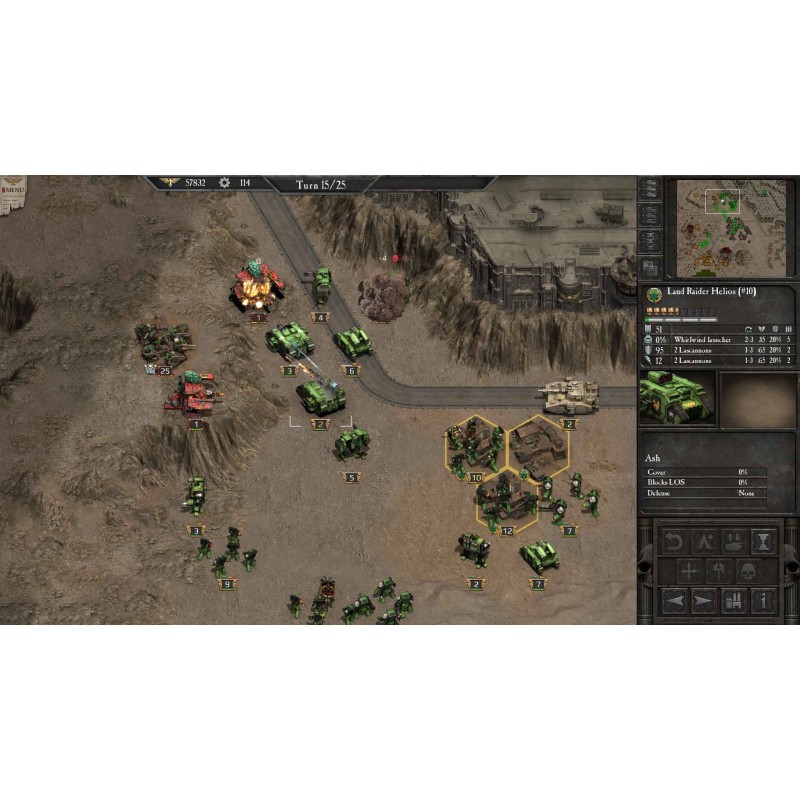Image resolution: width=800 pixels, height=800 pixels.
Task: Click the battlefield minimap
Action: pyautogui.click(x=732, y=226)
